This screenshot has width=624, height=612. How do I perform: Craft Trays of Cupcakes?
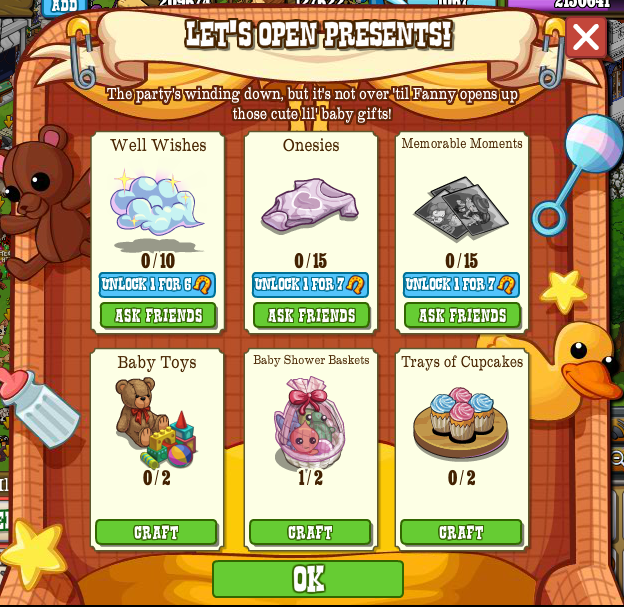[461, 532]
